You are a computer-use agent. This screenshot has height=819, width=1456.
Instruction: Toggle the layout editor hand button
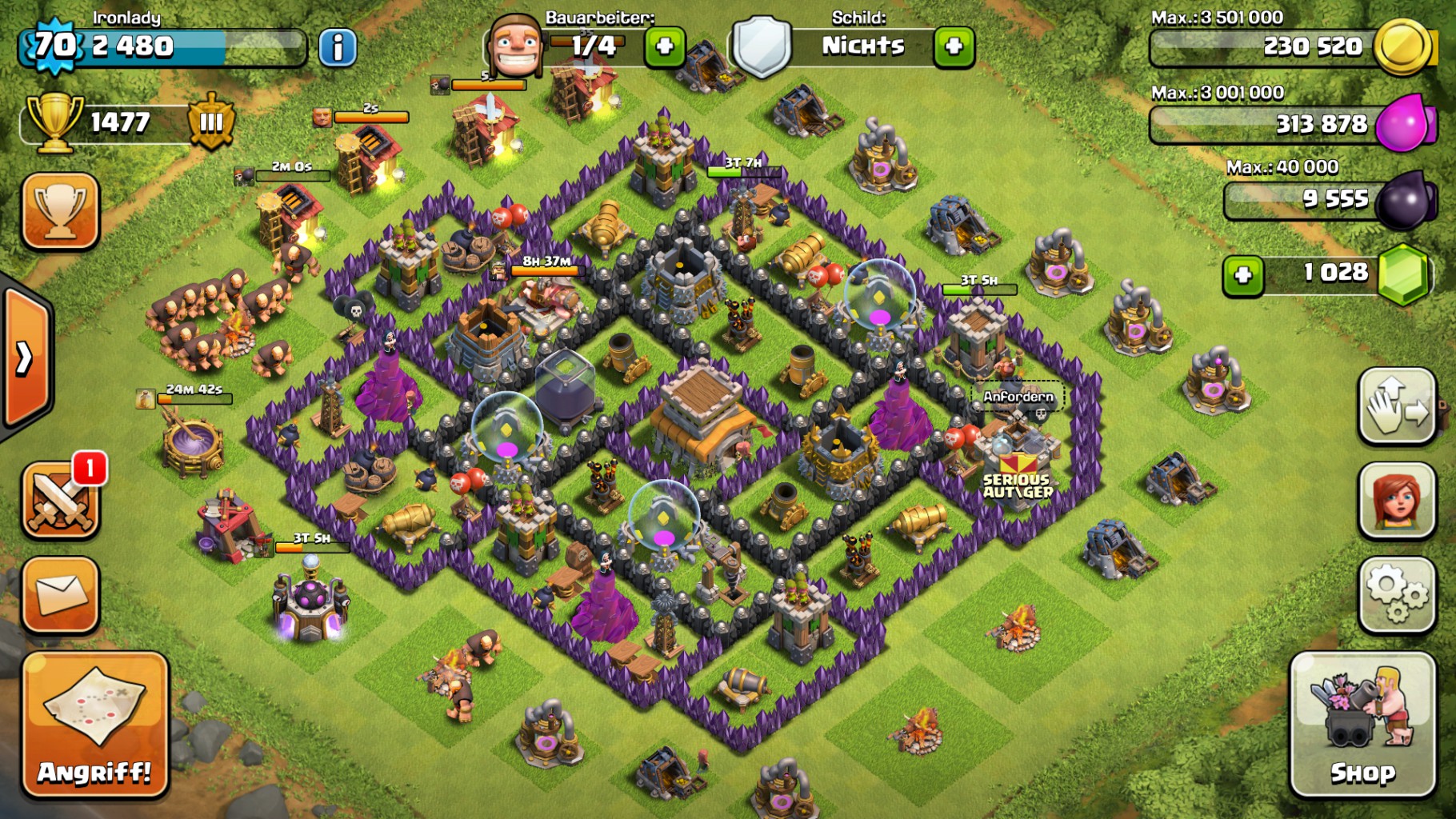coord(1396,406)
